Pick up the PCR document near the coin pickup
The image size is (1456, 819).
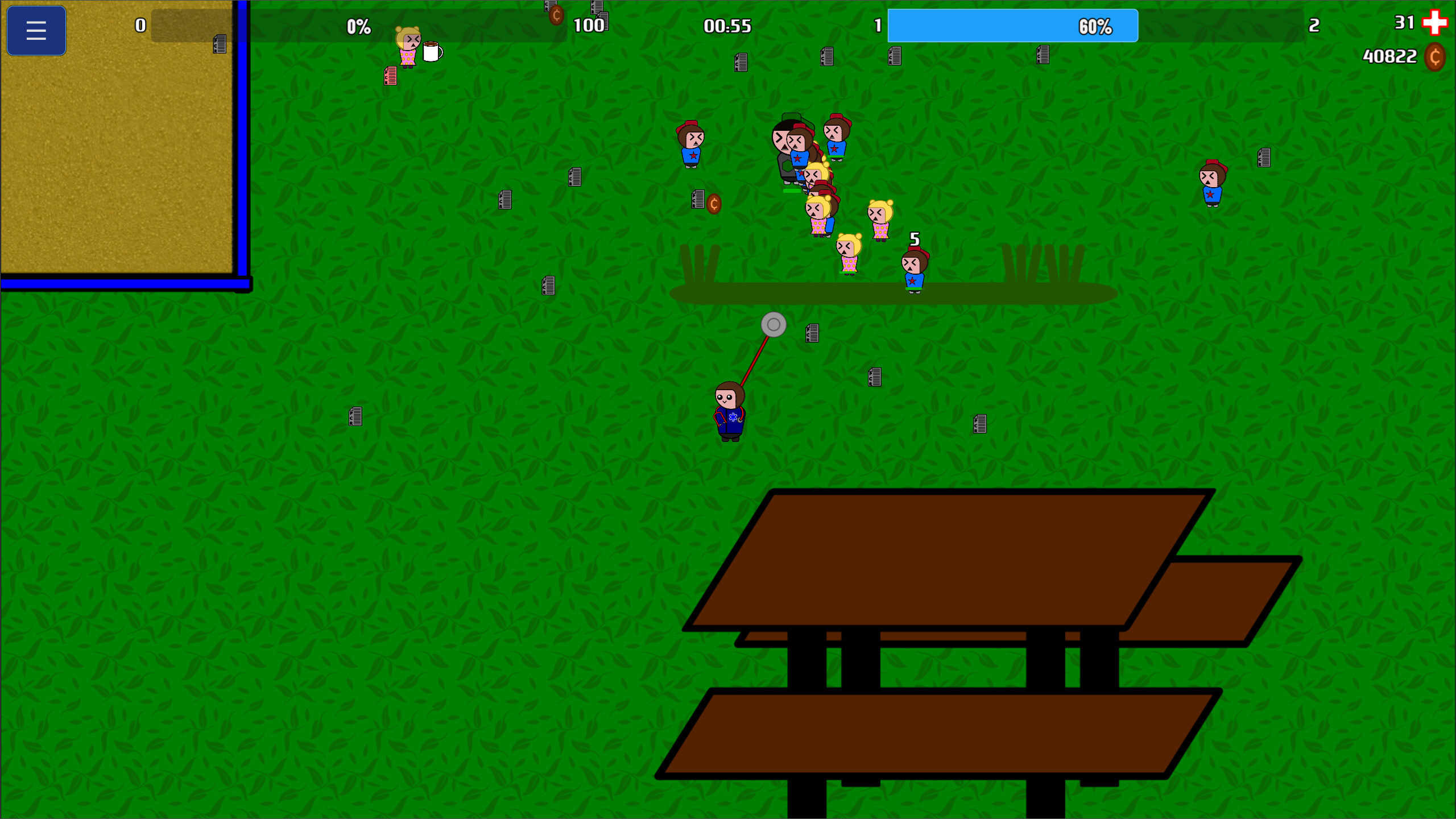pyautogui.click(x=698, y=198)
